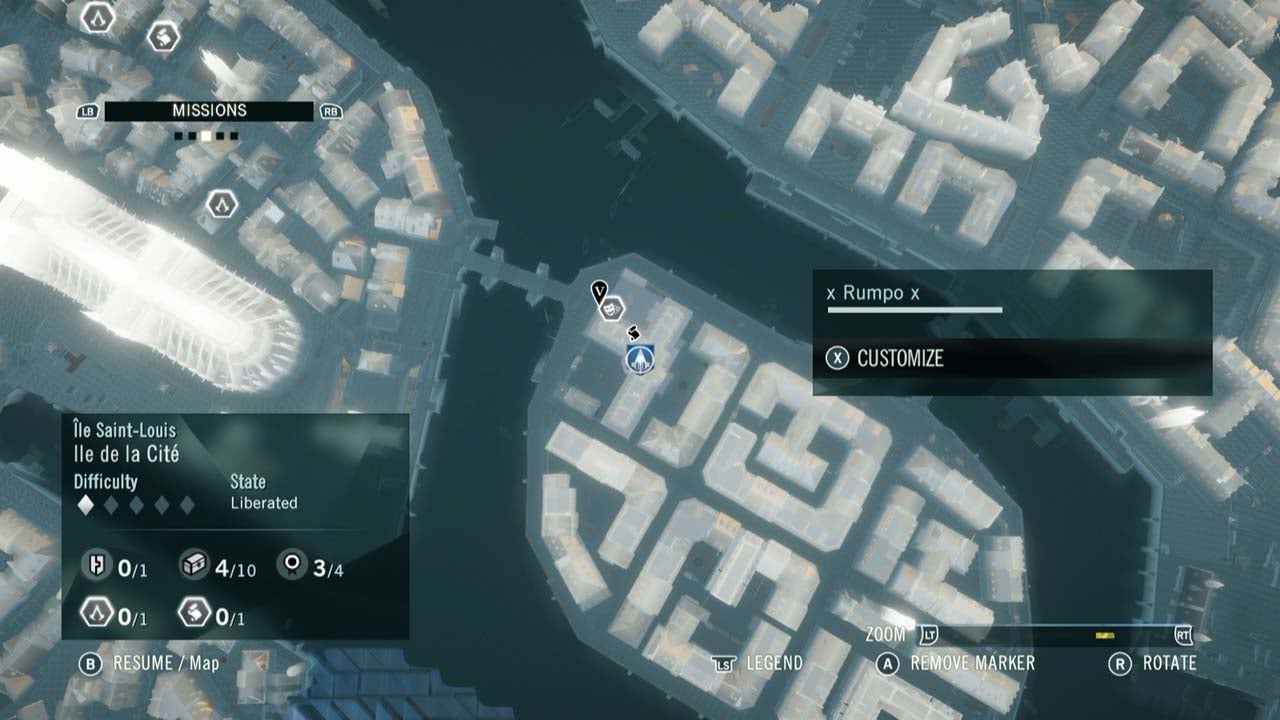
Task: Click the heist mission shield icon in district panel
Action: 96,566
